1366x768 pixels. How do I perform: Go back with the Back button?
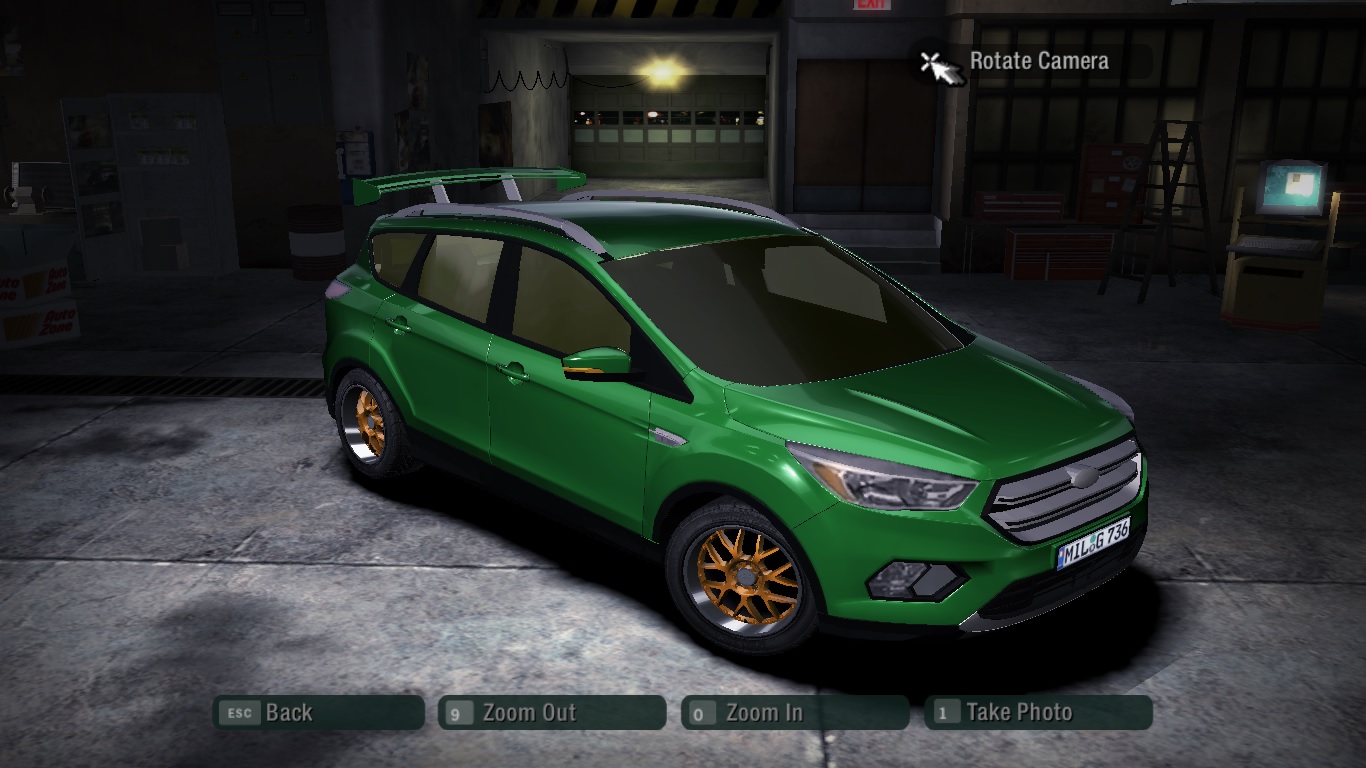click(x=318, y=713)
